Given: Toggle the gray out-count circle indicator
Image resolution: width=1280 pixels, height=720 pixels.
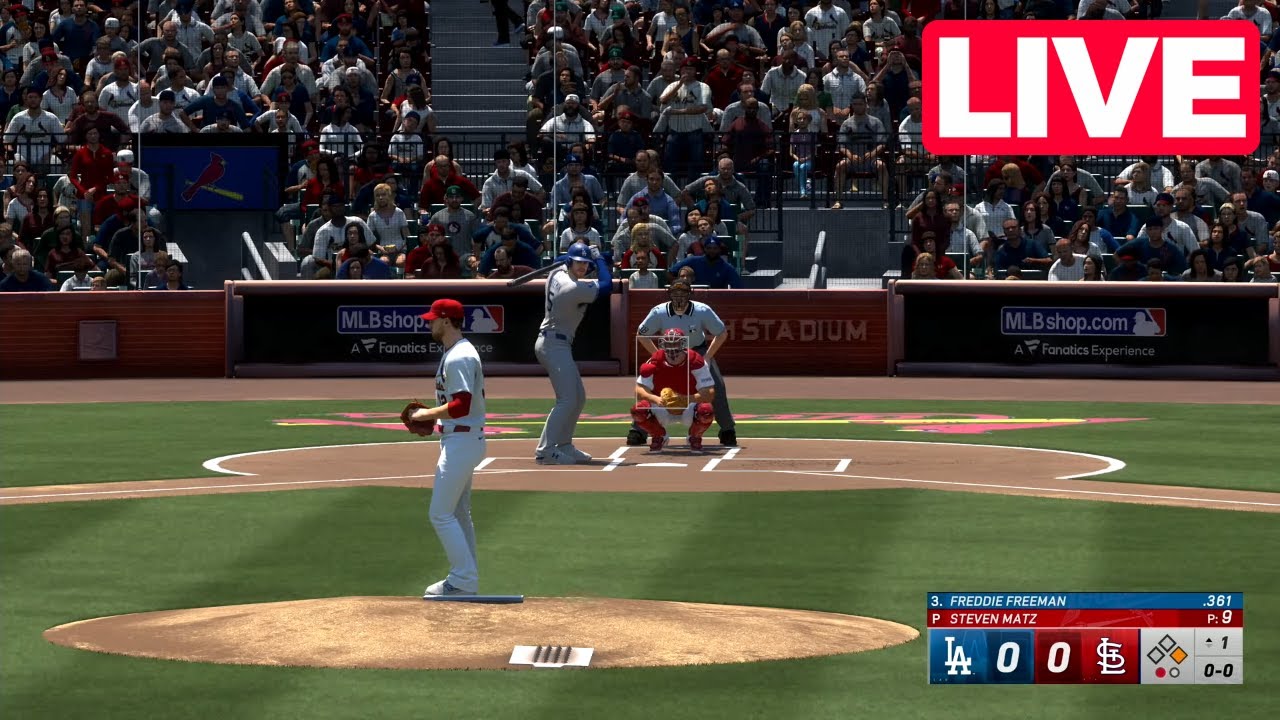Looking at the screenshot, I should pyautogui.click(x=1174, y=672).
